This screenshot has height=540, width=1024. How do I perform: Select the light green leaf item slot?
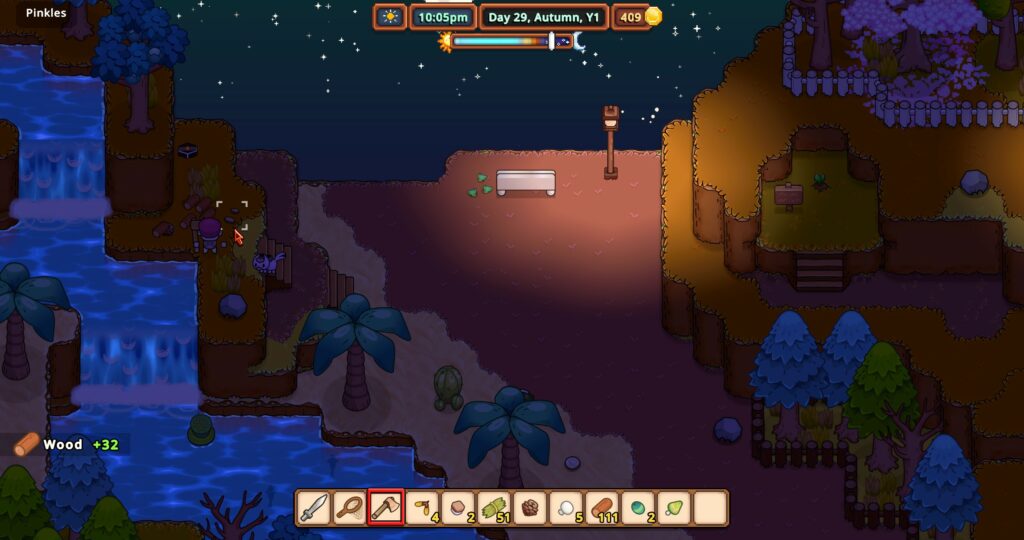(x=674, y=508)
